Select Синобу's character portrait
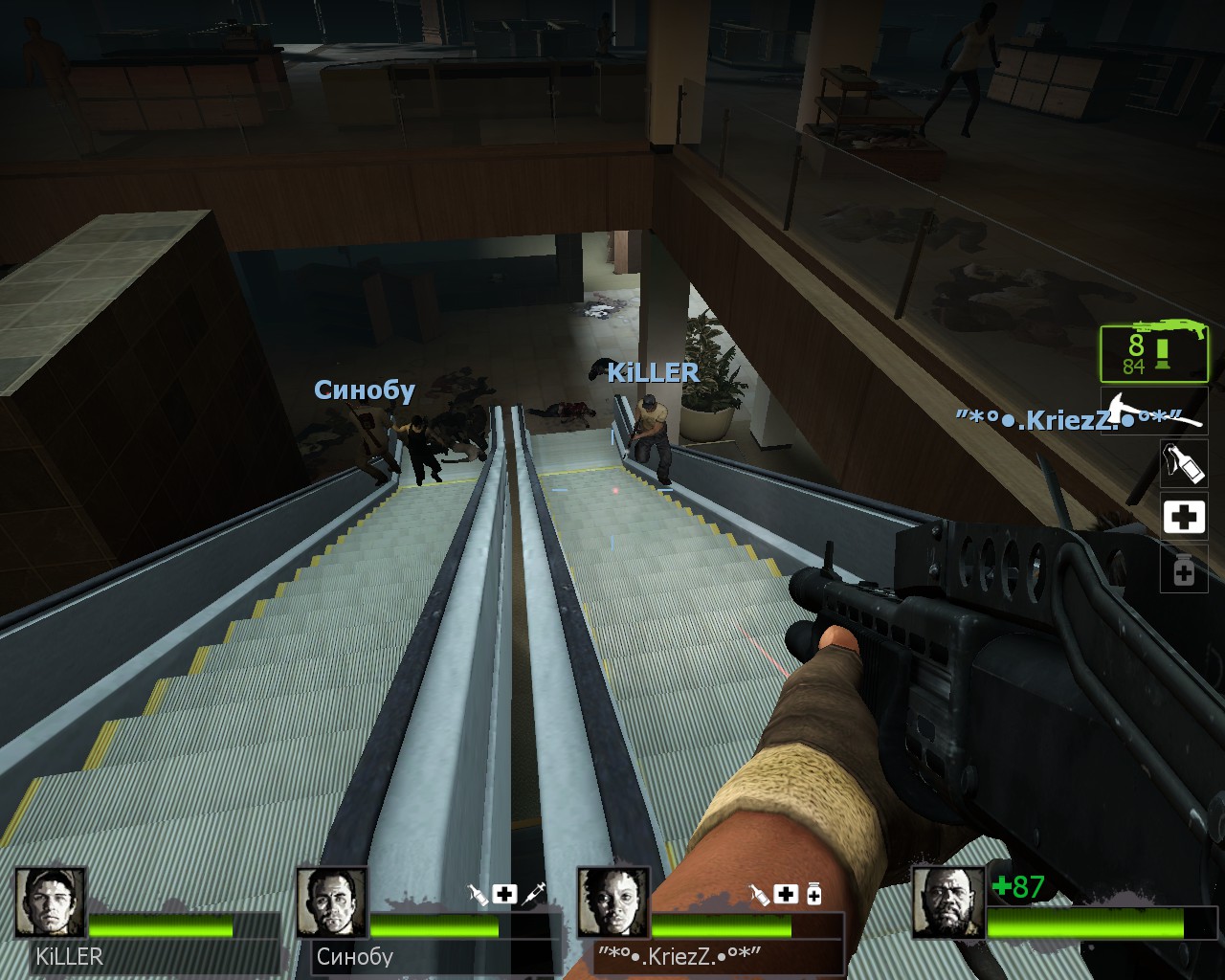This screenshot has height=980, width=1225. (331, 902)
